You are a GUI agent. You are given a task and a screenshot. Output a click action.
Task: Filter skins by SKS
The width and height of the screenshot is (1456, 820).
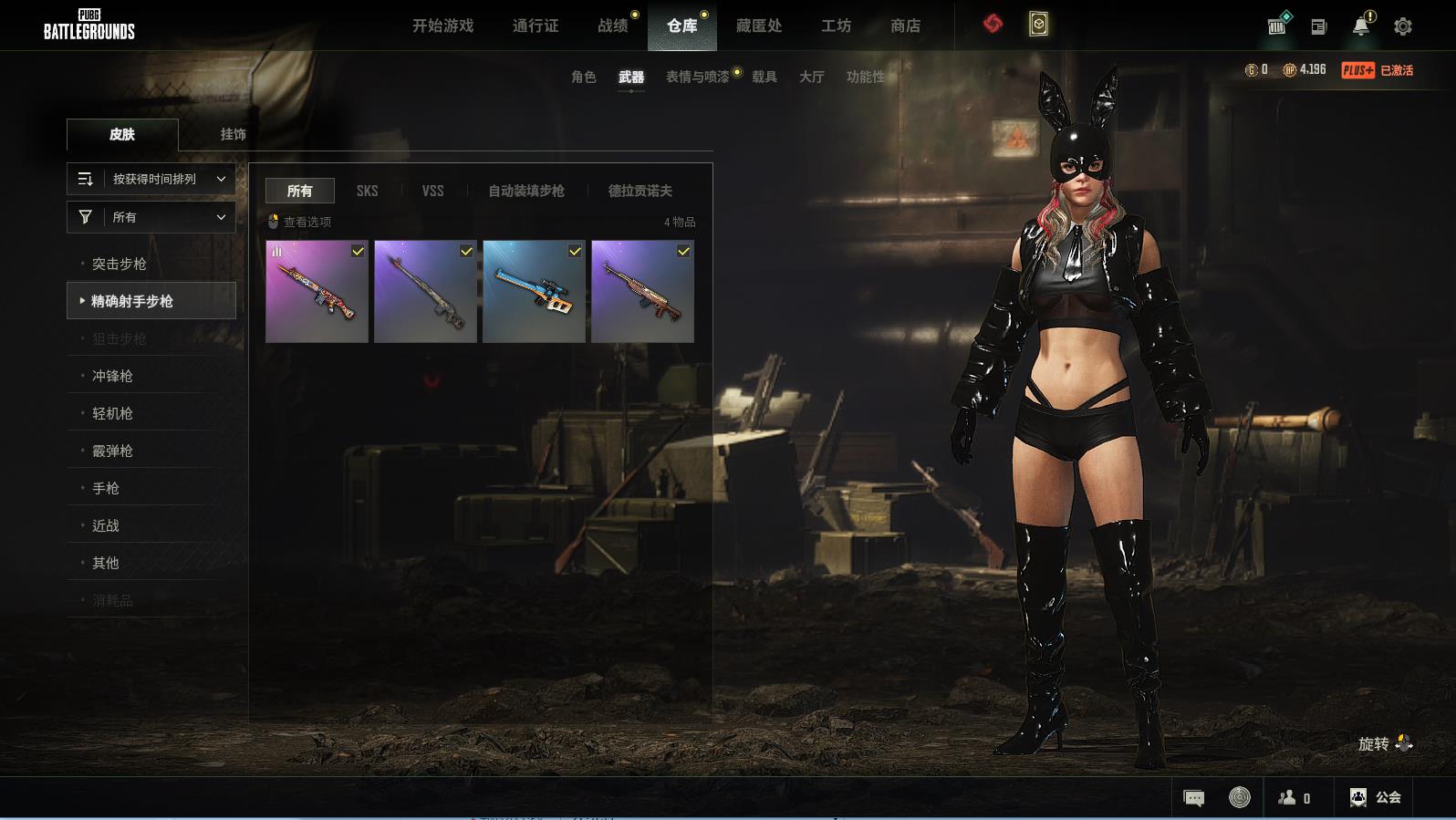point(367,191)
